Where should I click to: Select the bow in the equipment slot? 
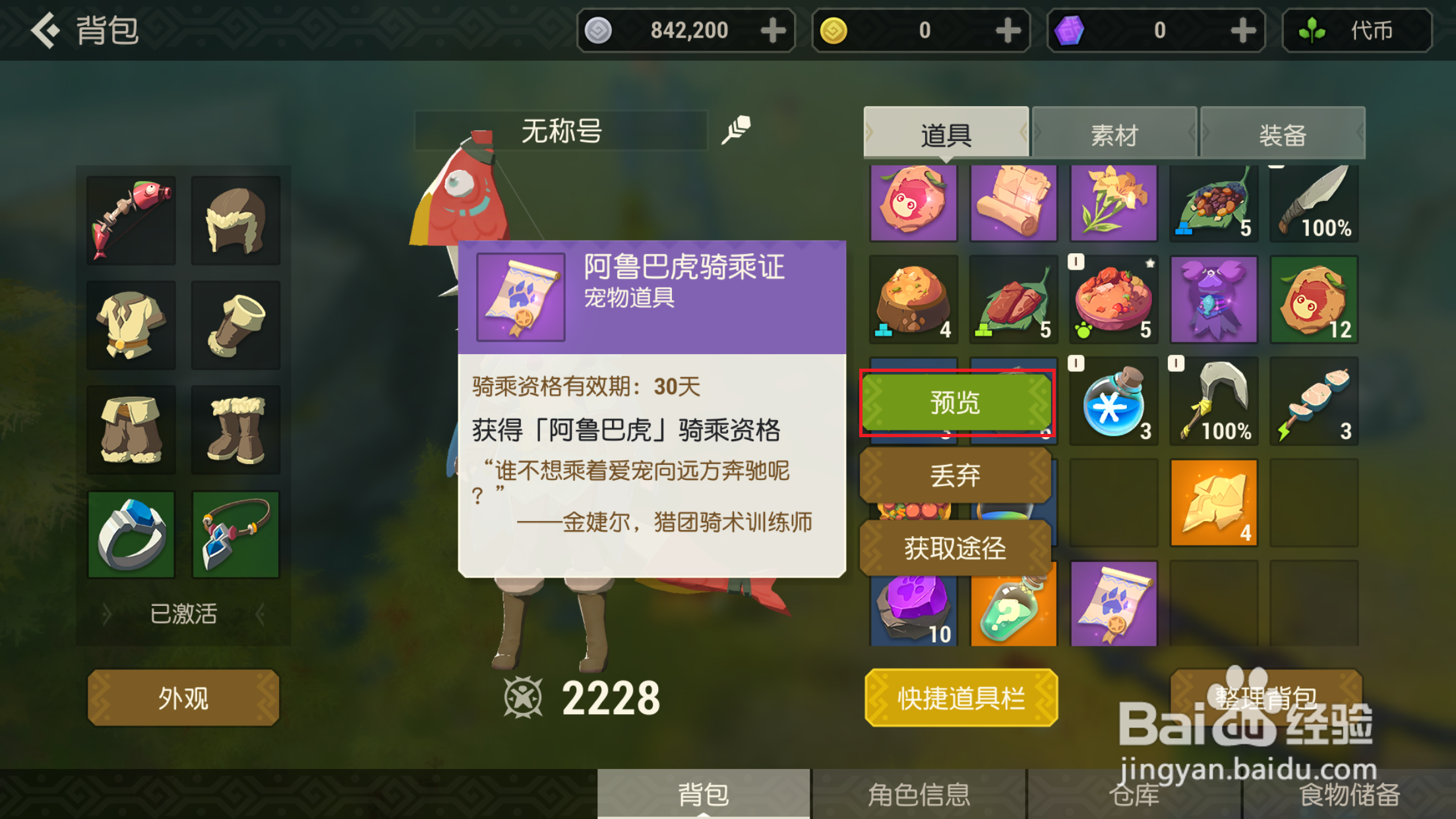point(130,219)
